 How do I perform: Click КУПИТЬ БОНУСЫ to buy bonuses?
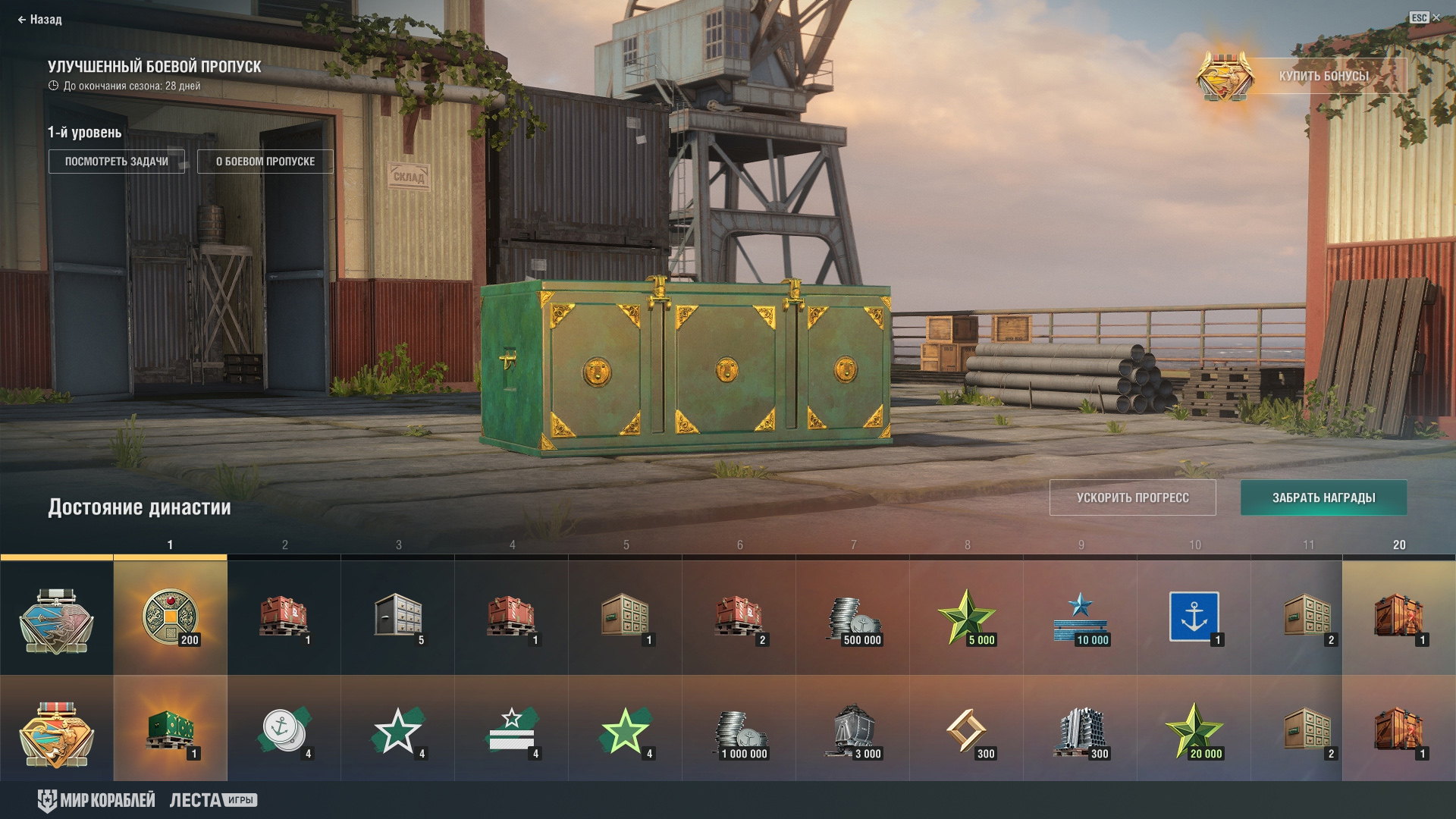(1323, 76)
